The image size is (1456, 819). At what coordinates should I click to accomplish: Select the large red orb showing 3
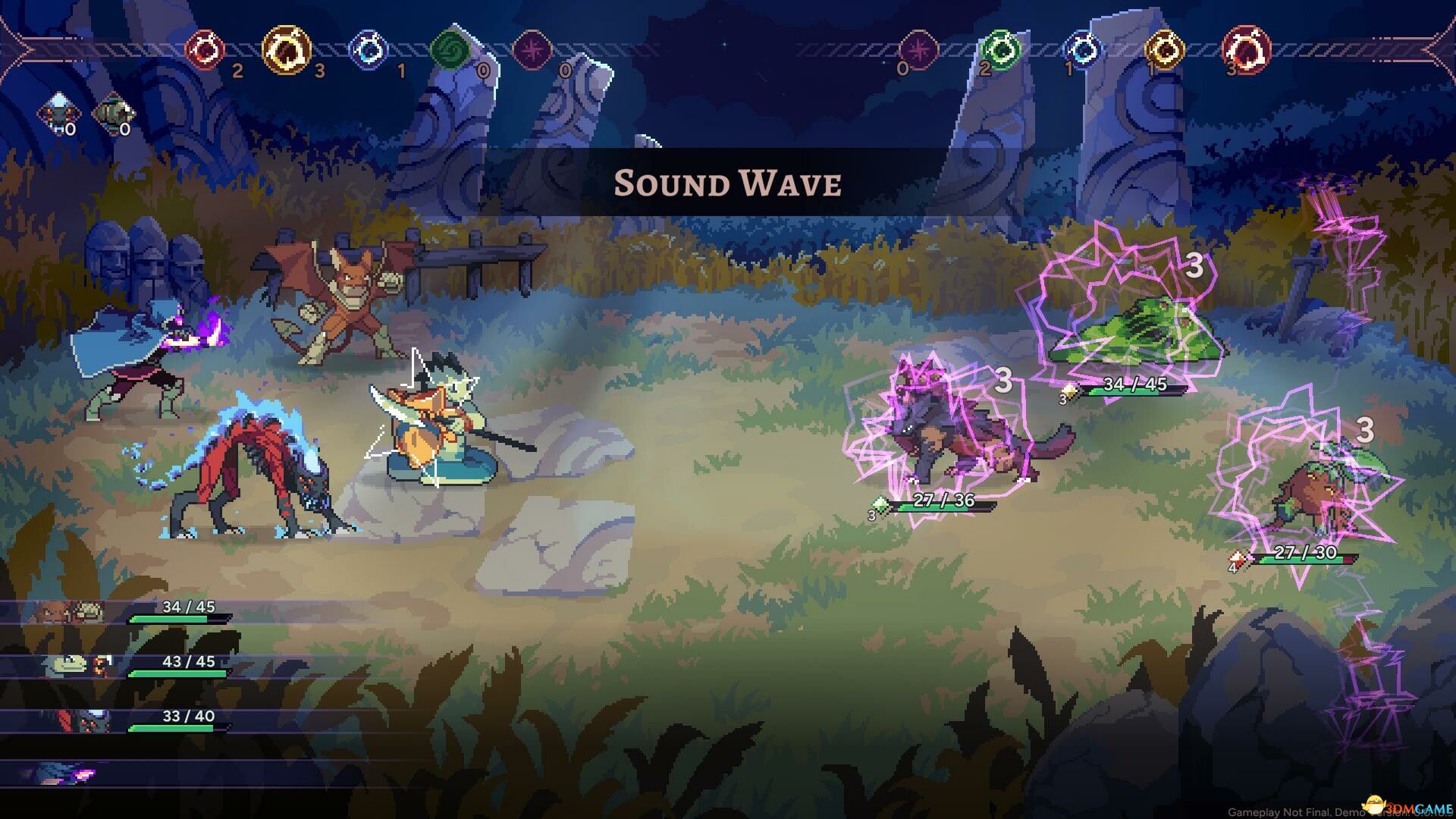[1246, 50]
